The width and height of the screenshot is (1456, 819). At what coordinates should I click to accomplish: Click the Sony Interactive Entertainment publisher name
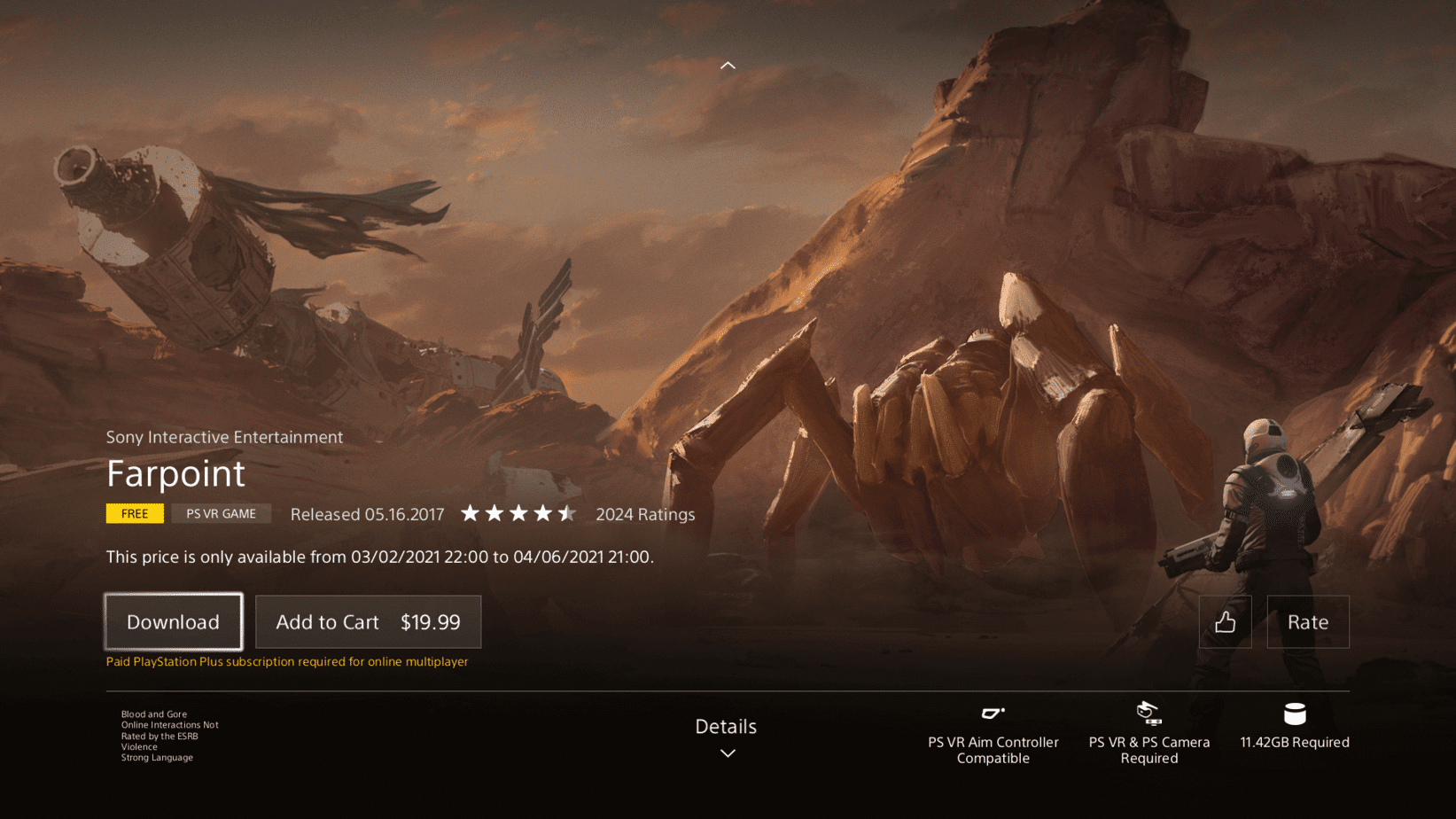224,436
